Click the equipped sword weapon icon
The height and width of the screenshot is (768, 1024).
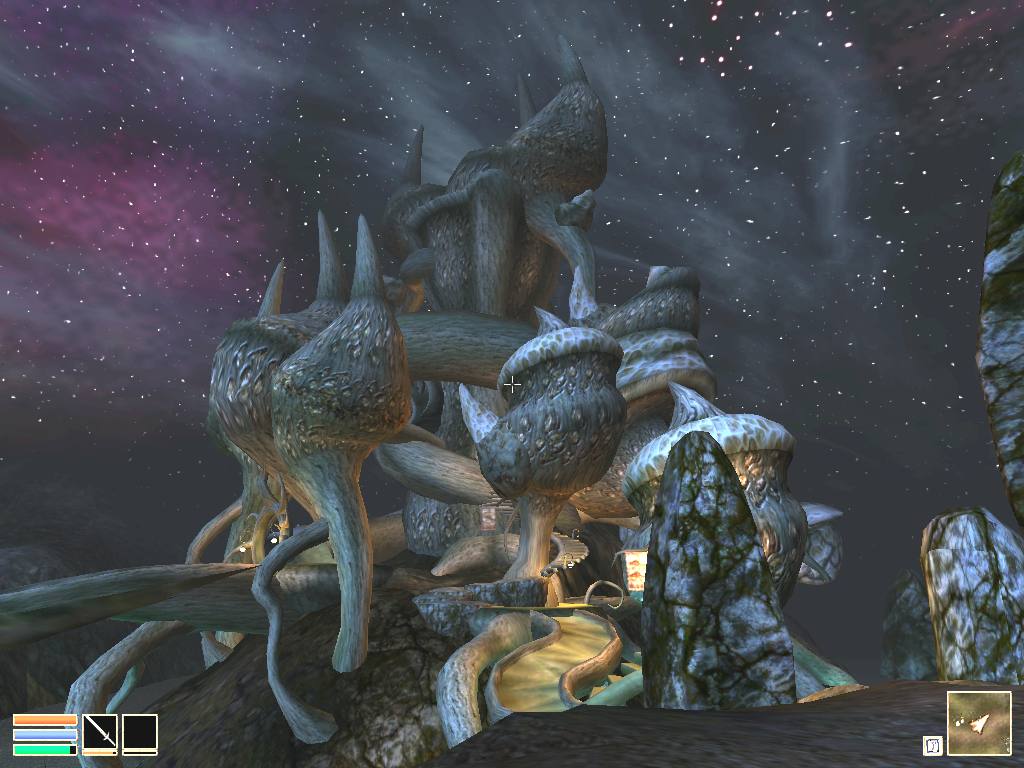(99, 731)
